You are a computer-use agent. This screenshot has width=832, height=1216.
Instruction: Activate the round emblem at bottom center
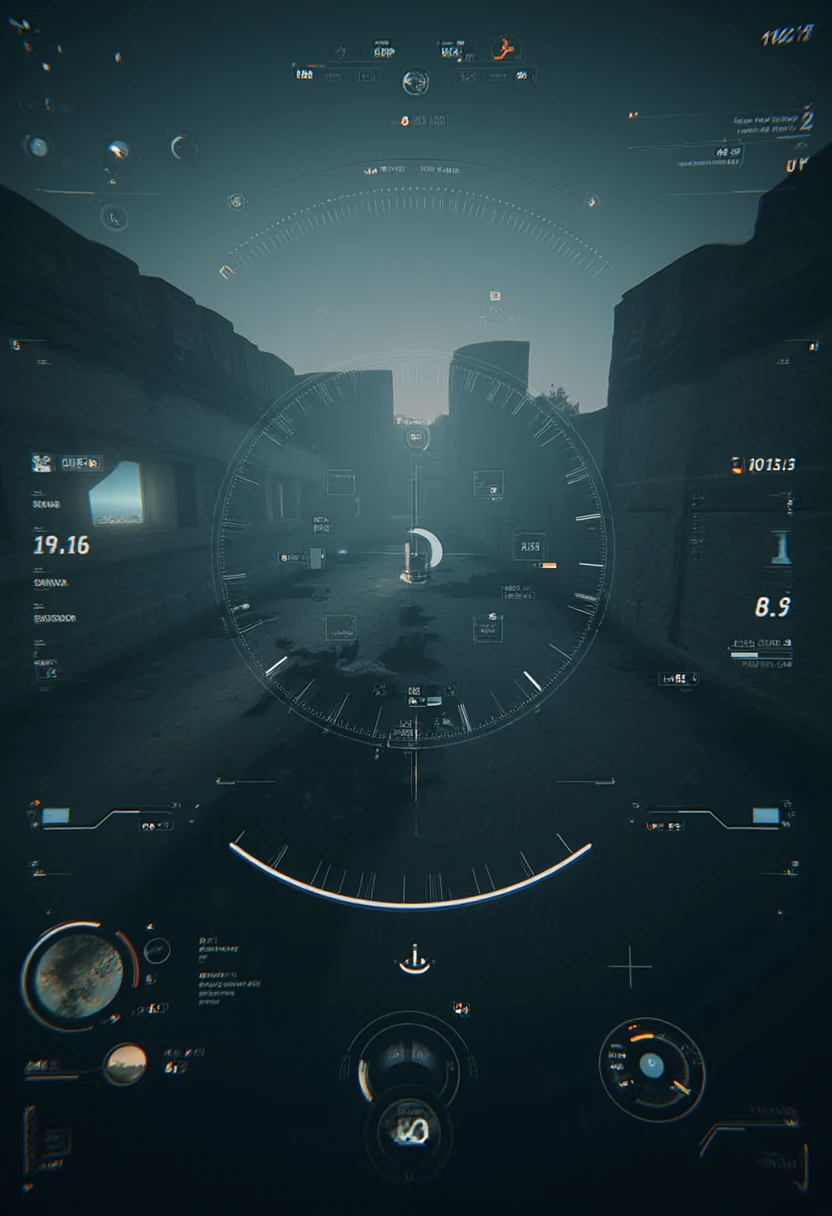click(409, 1132)
